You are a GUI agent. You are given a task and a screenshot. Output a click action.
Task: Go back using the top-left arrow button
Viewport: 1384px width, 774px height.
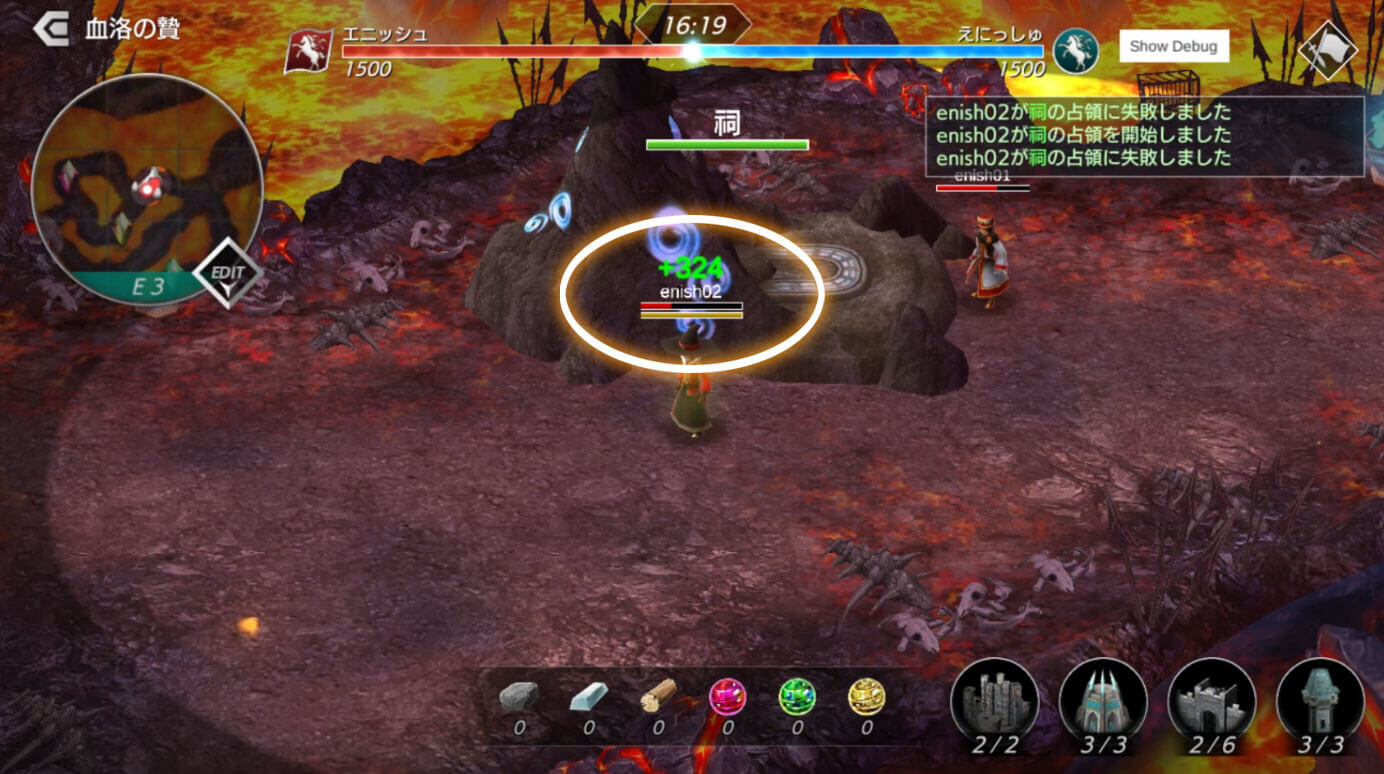(50, 29)
